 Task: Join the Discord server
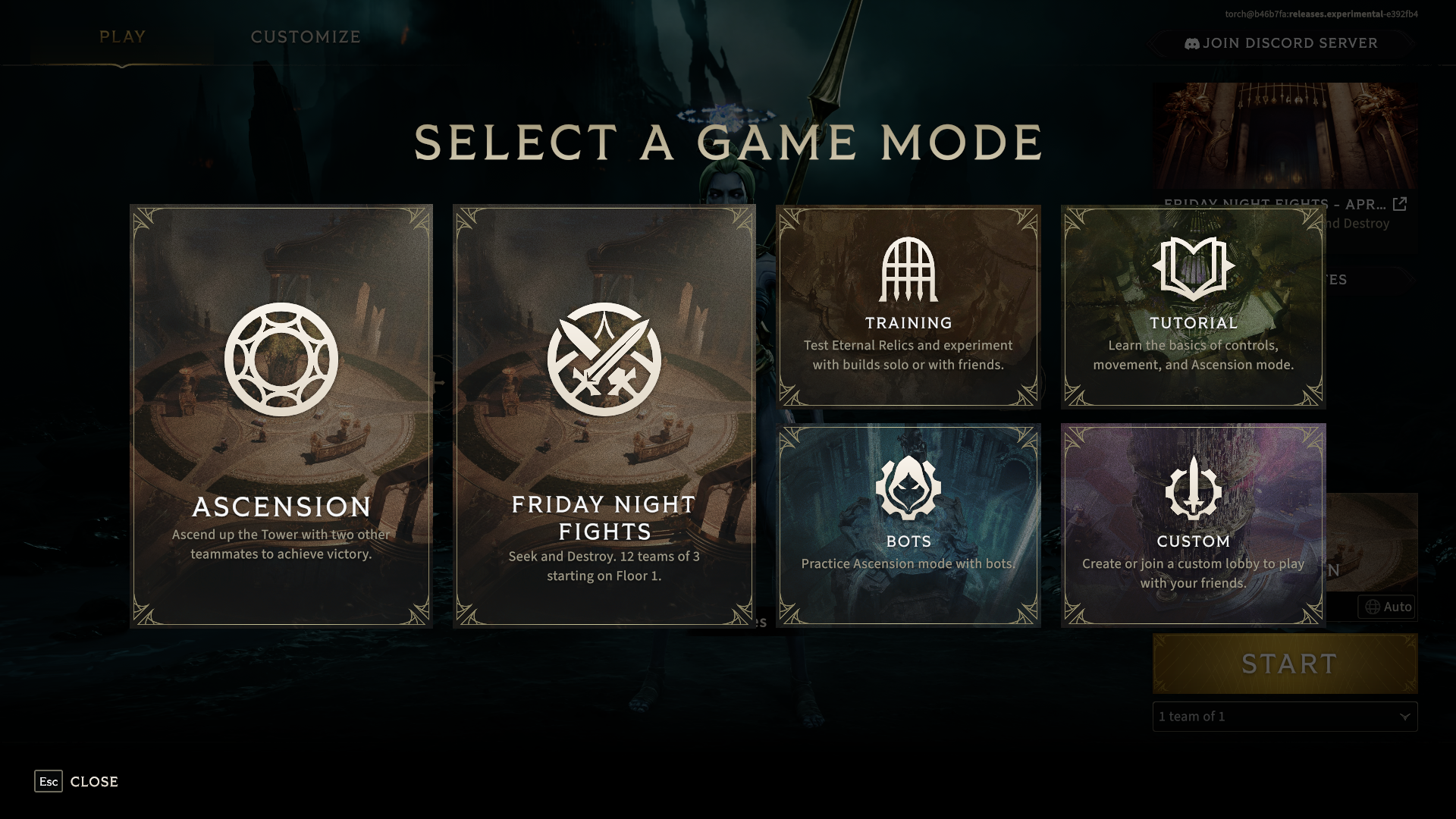tap(1282, 43)
